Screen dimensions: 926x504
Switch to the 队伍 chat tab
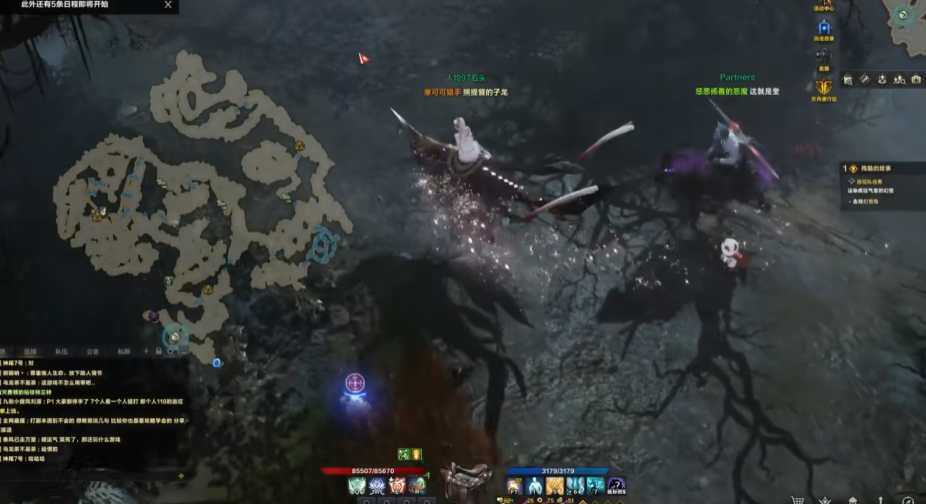61,352
